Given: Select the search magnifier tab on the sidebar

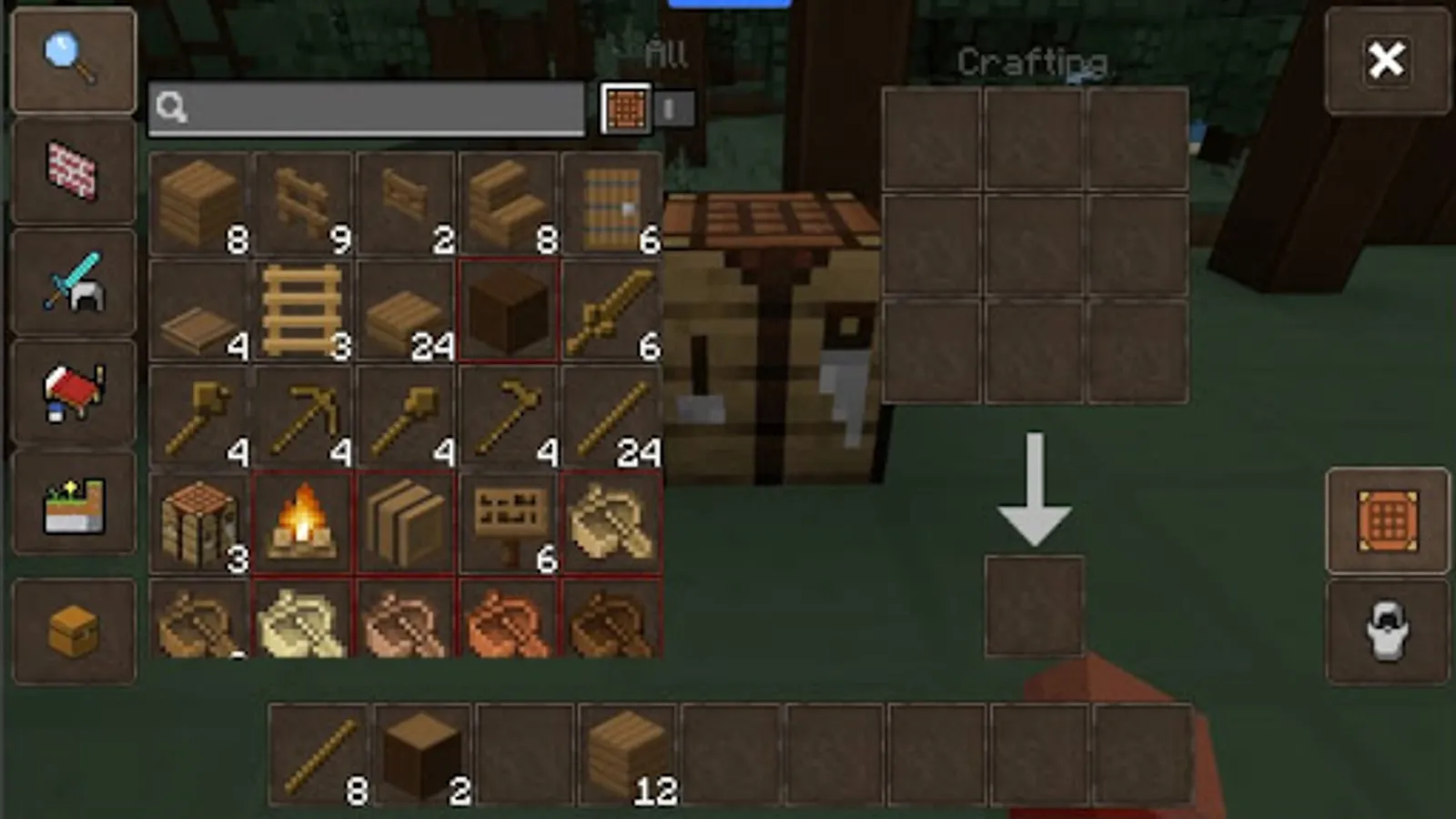Looking at the screenshot, I should point(73,57).
